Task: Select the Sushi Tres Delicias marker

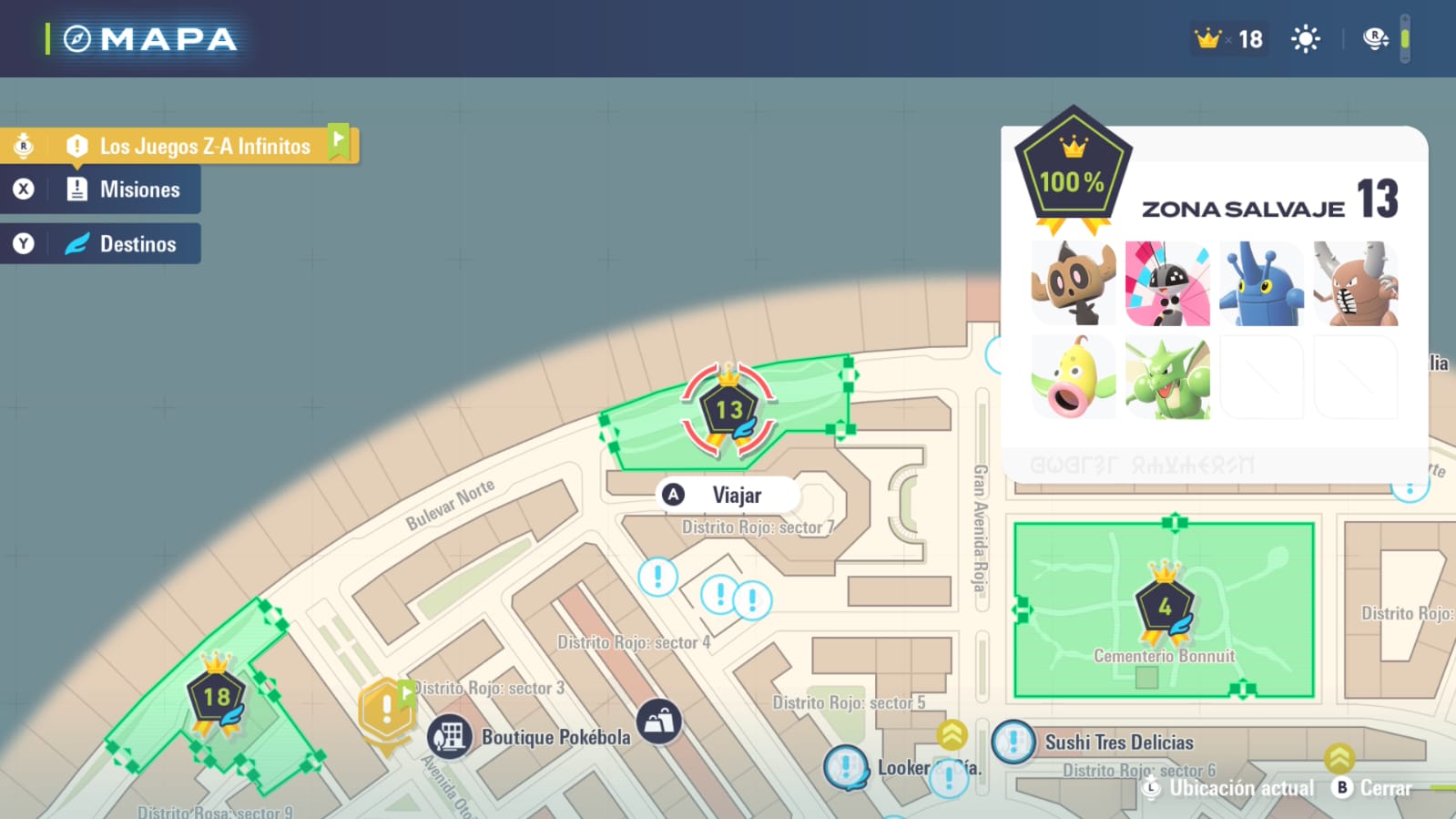Action: (x=1013, y=742)
